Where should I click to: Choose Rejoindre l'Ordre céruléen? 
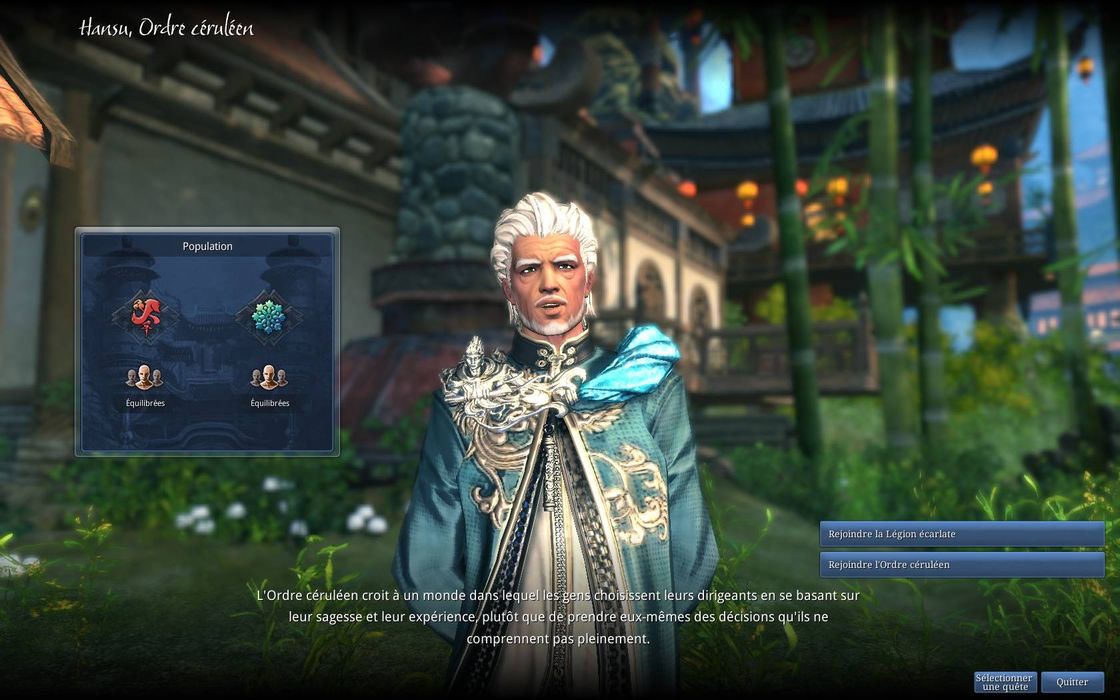point(961,565)
